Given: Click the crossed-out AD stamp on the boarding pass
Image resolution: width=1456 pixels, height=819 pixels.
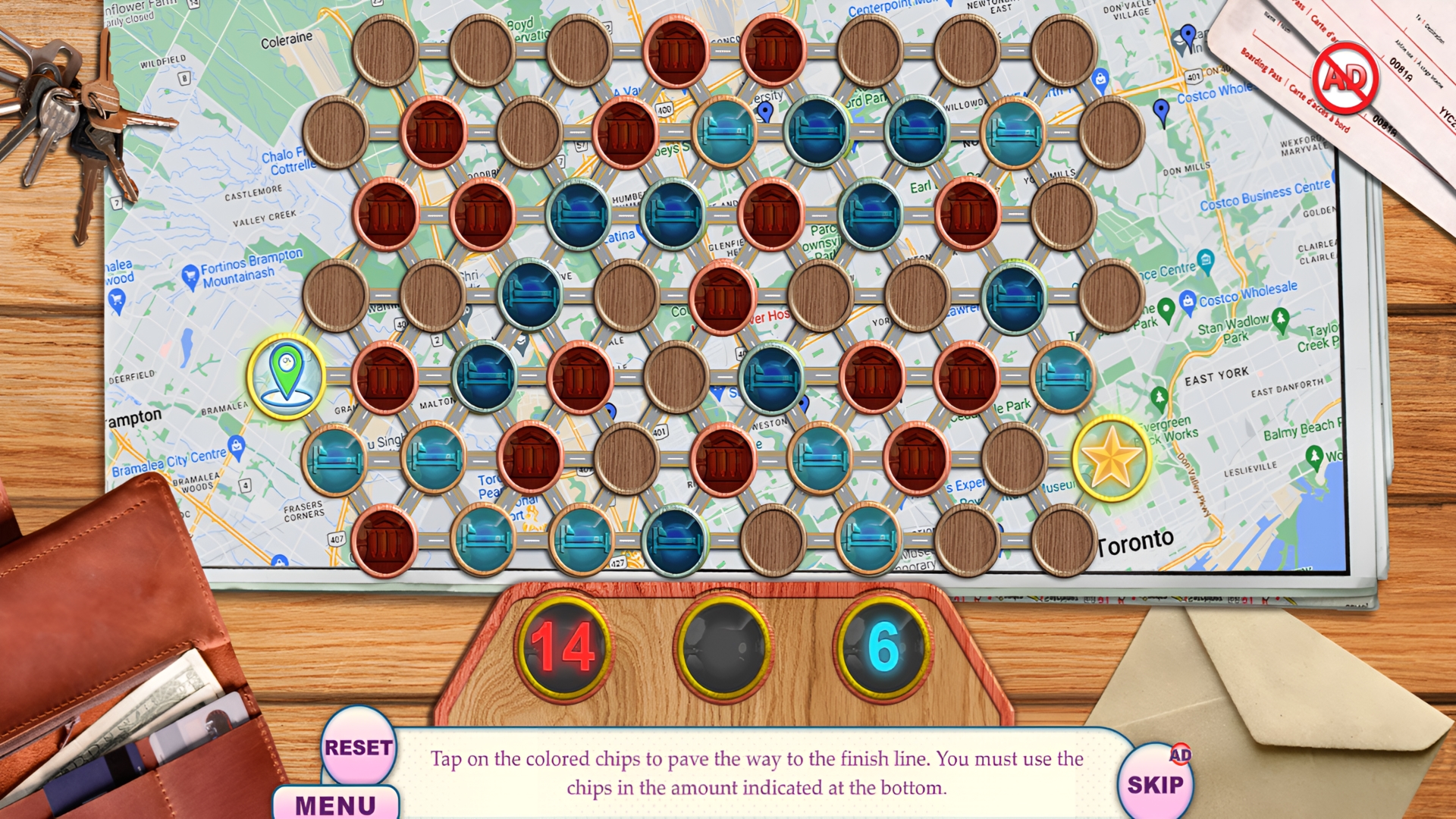Looking at the screenshot, I should pyautogui.click(x=1346, y=78).
